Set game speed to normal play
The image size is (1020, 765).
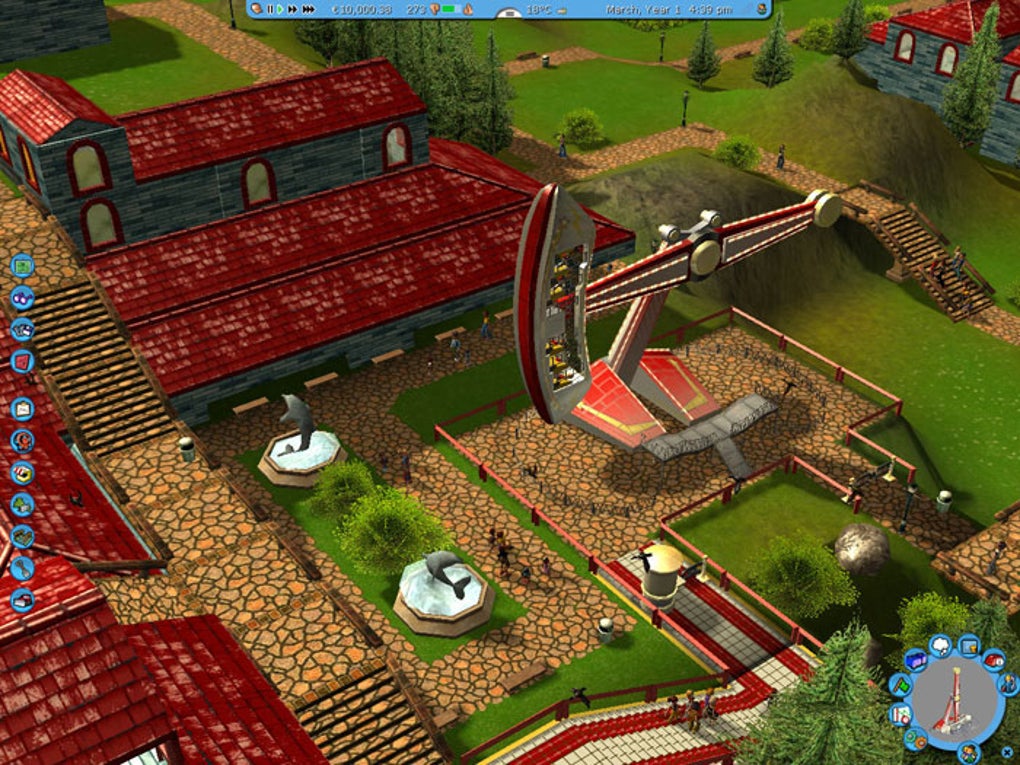coord(281,9)
